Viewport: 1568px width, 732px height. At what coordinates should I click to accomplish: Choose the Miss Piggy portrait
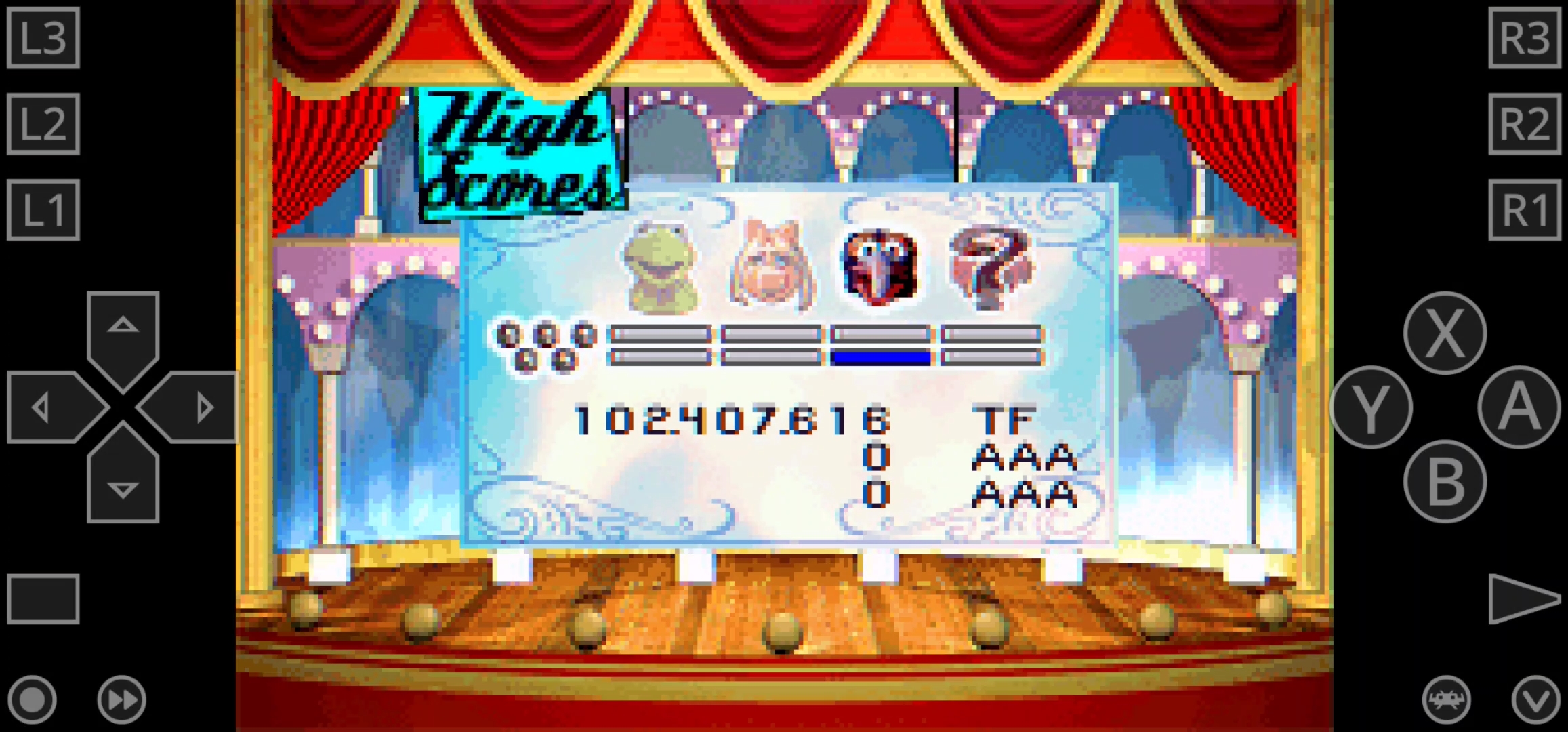771,266
